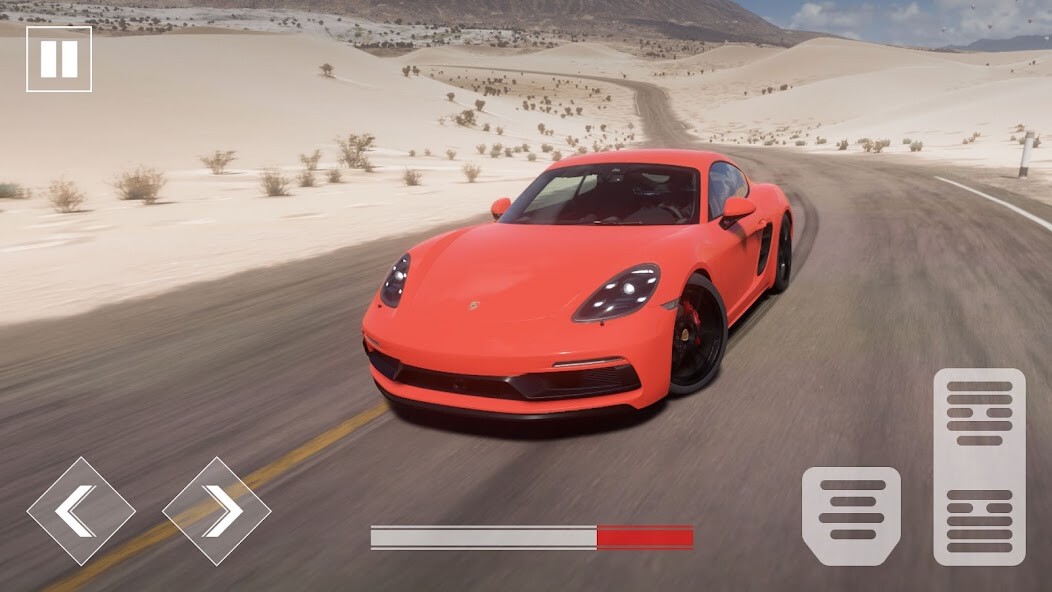The width and height of the screenshot is (1052, 592).
Task: Hit the tall accelerator pedal
Action: click(979, 466)
